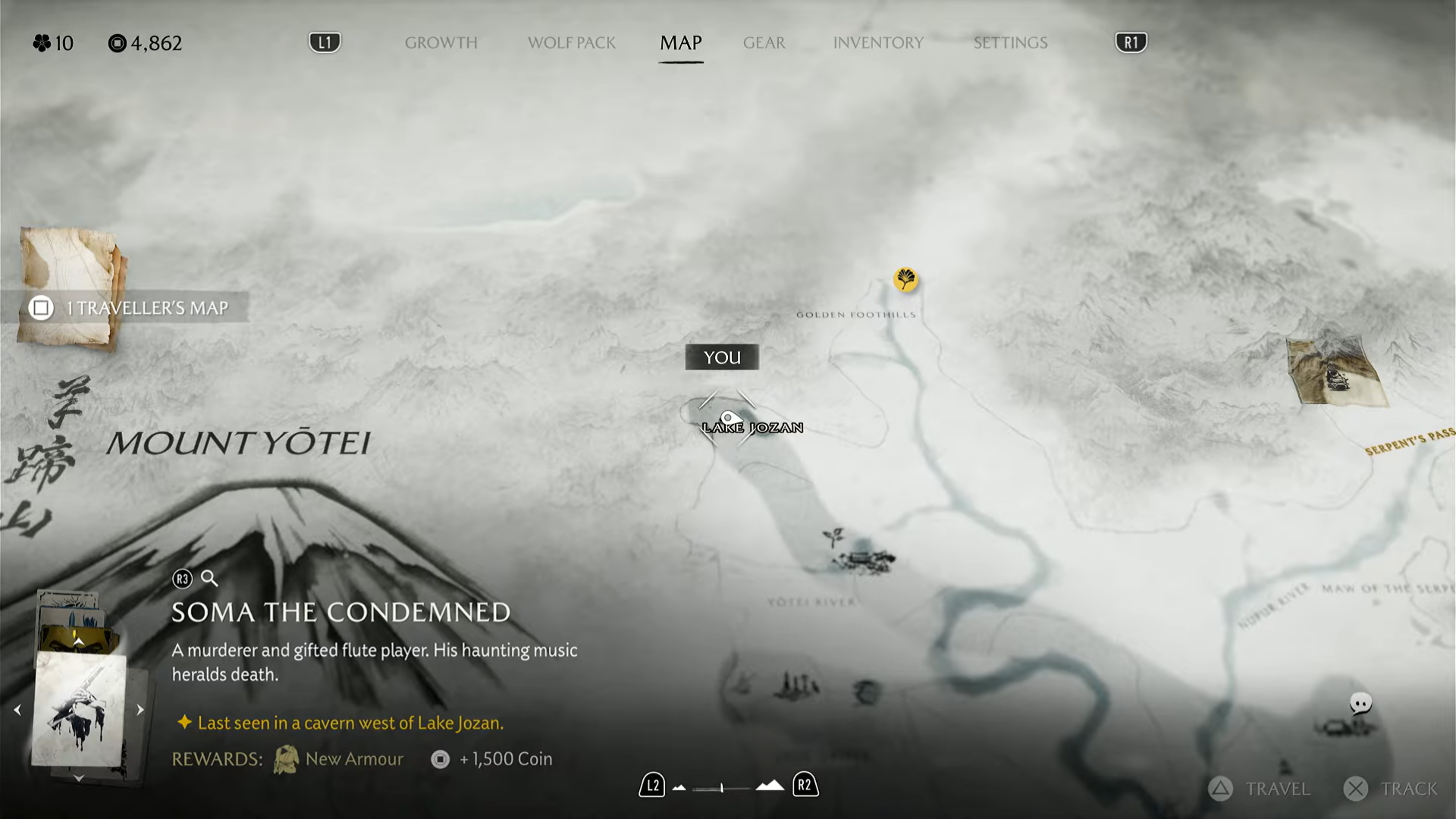
Task: Switch to the Growth tab
Action: pos(441,43)
